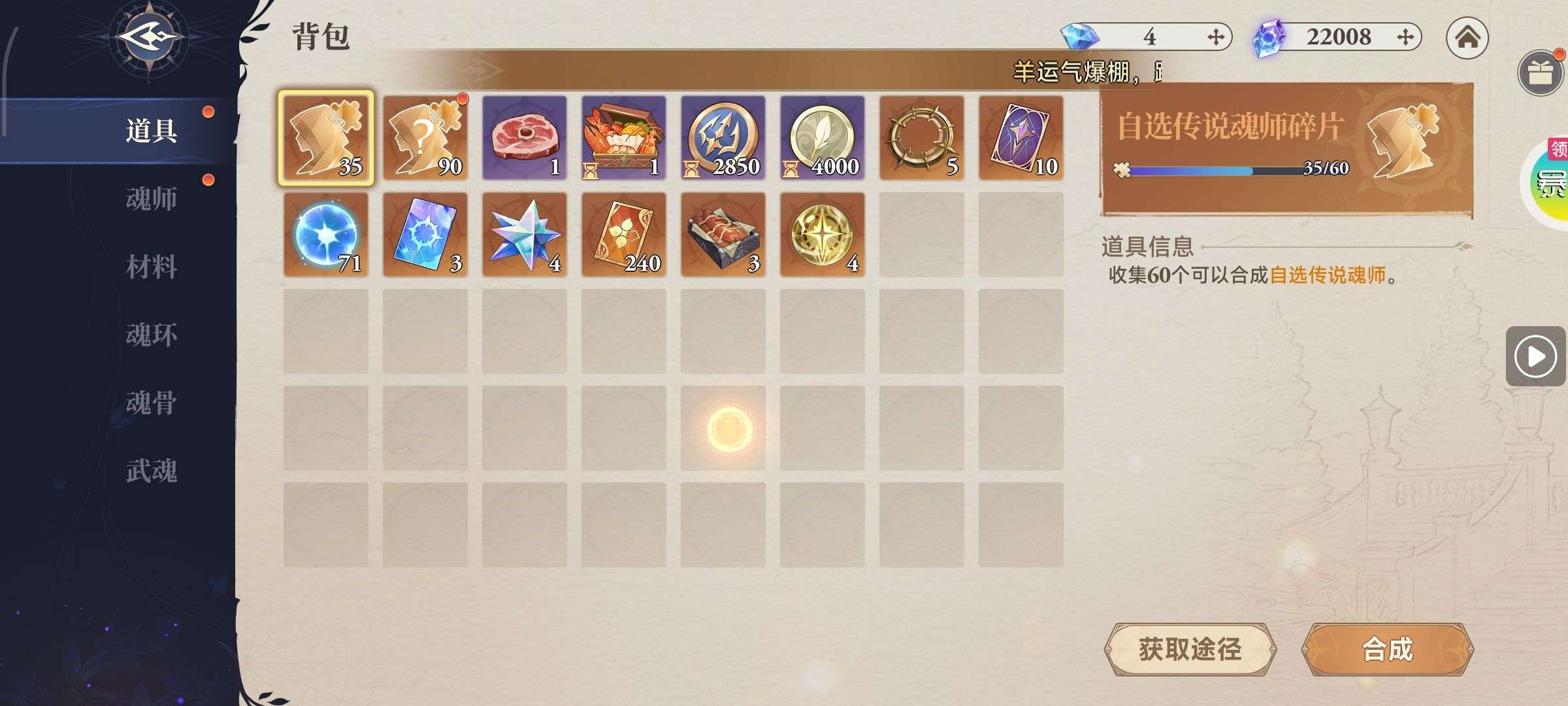The image size is (1568, 706).
Task: Choose the 道具 tab
Action: tap(151, 131)
